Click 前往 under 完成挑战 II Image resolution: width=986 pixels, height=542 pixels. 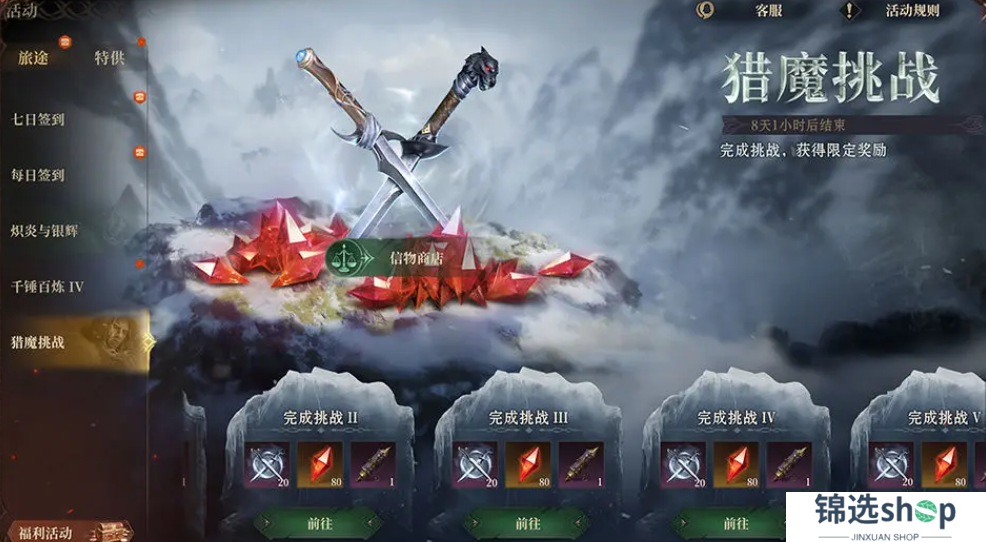(x=318, y=523)
